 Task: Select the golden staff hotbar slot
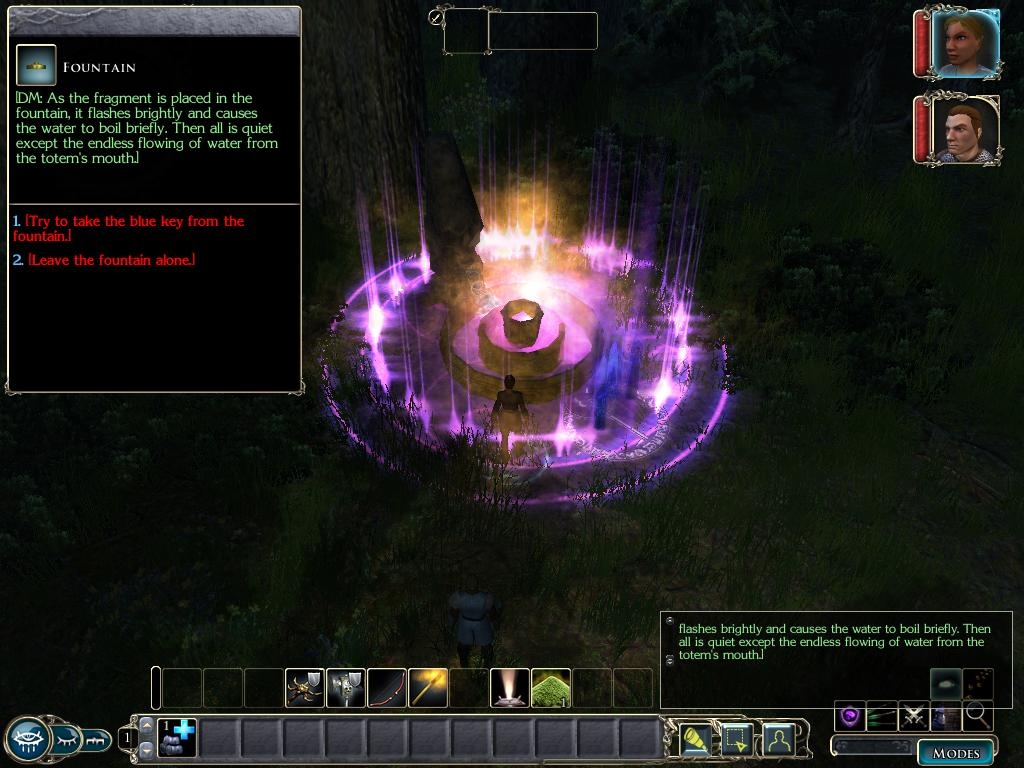click(x=428, y=688)
